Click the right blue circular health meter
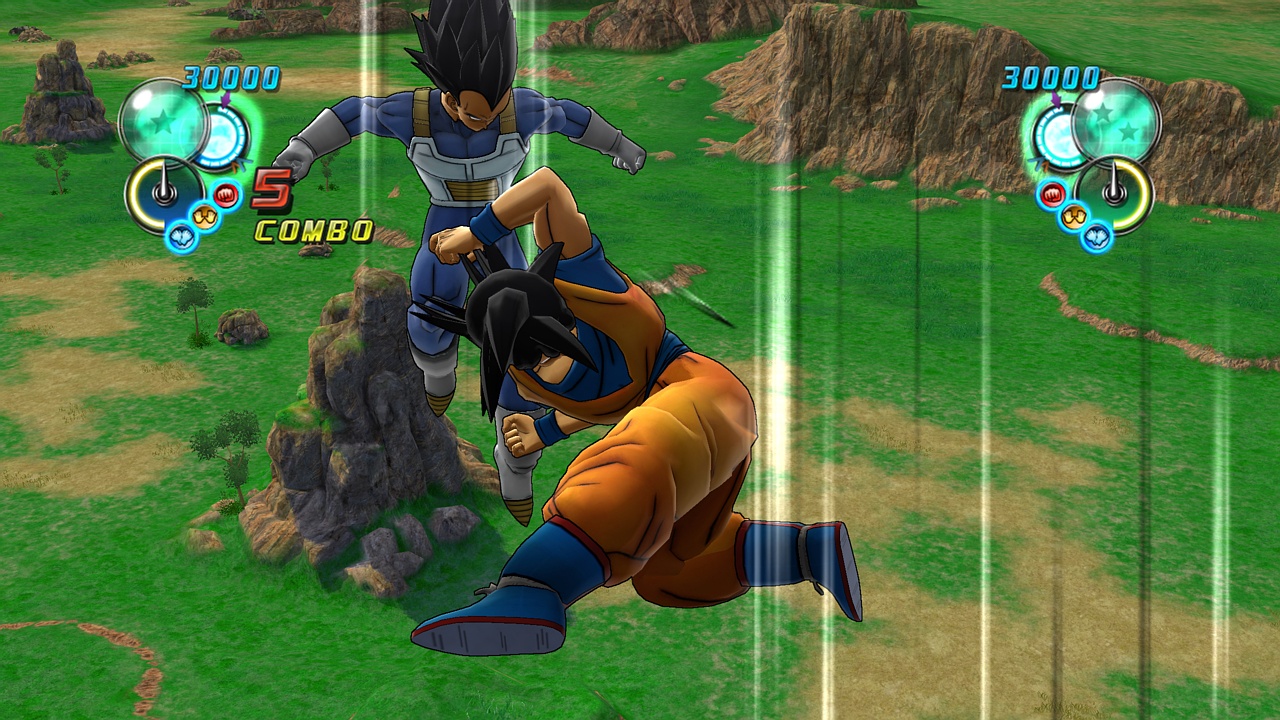 pos(1057,132)
